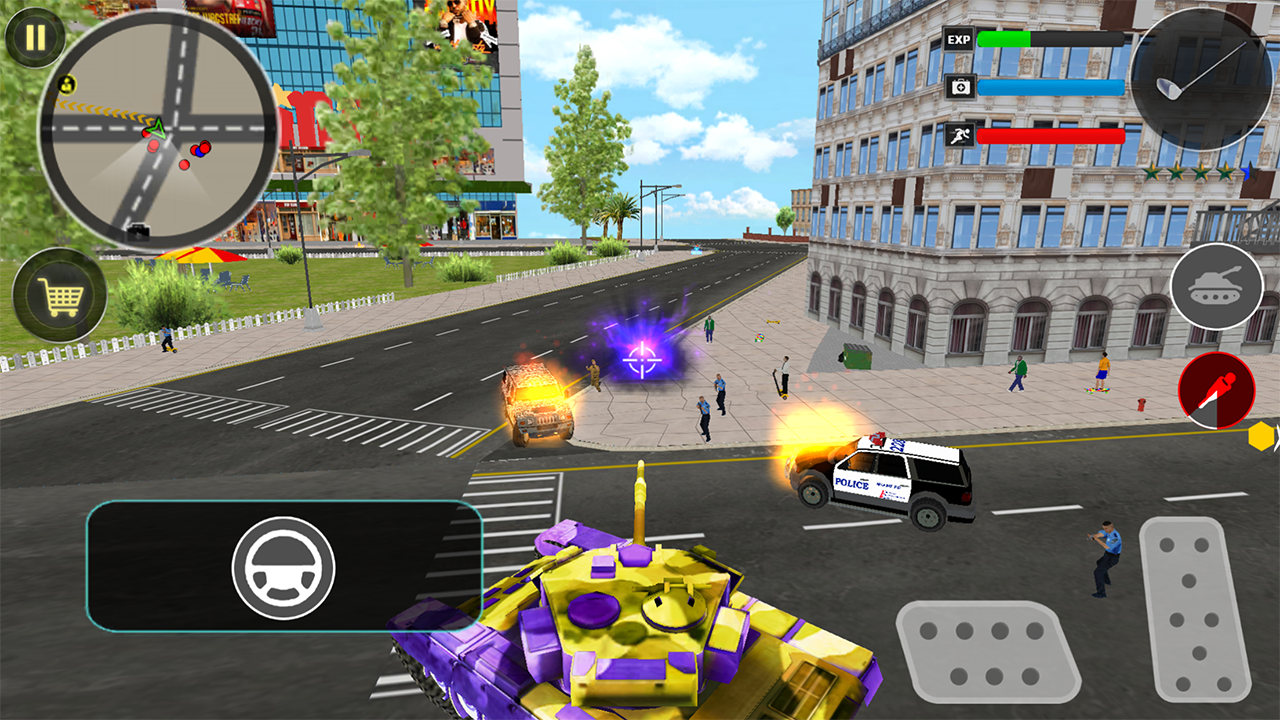Tap the blue star on the rating row
The width and height of the screenshot is (1280, 720).
[x=1250, y=172]
